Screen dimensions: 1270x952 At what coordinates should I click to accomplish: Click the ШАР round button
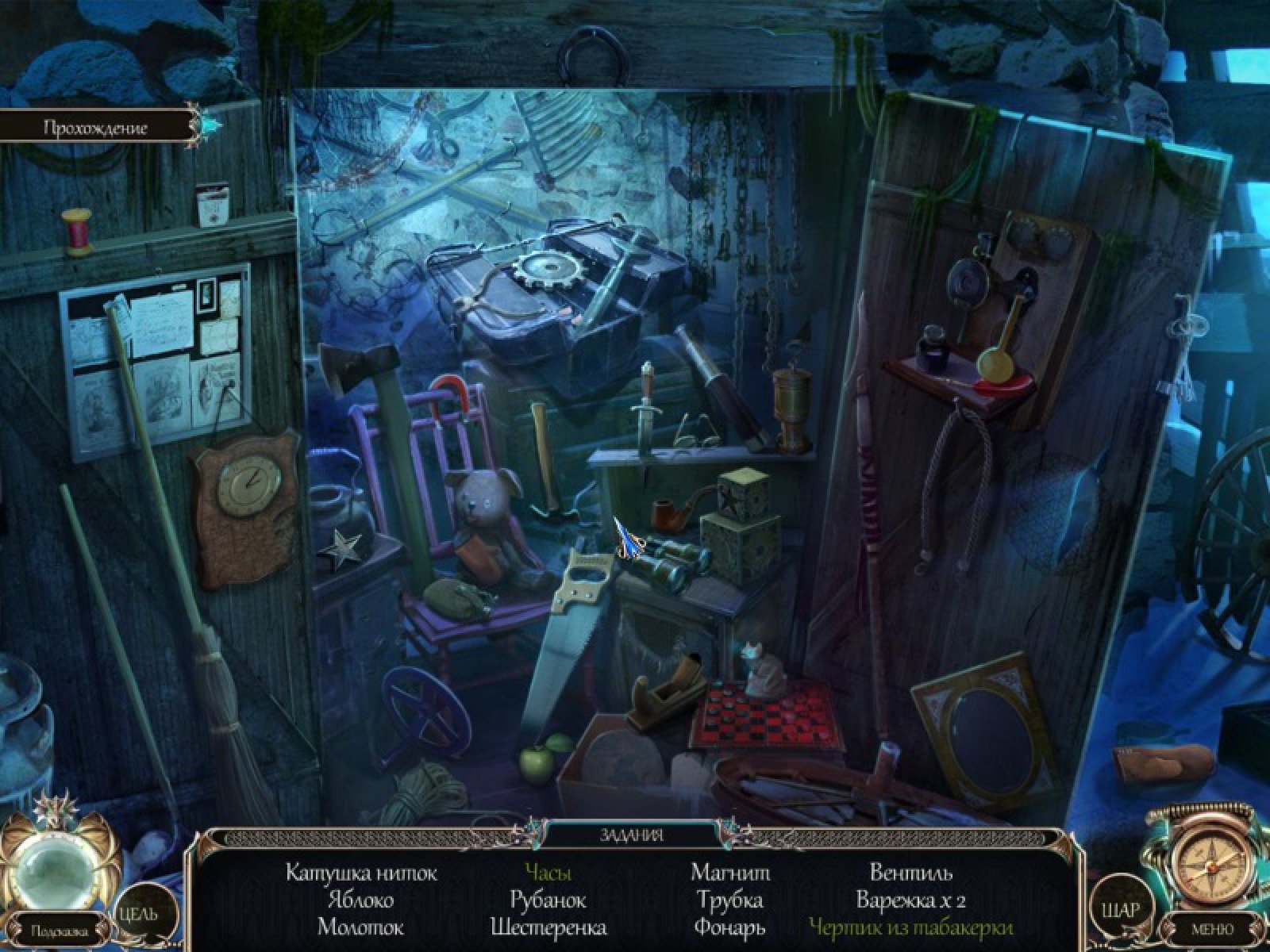click(x=1121, y=909)
